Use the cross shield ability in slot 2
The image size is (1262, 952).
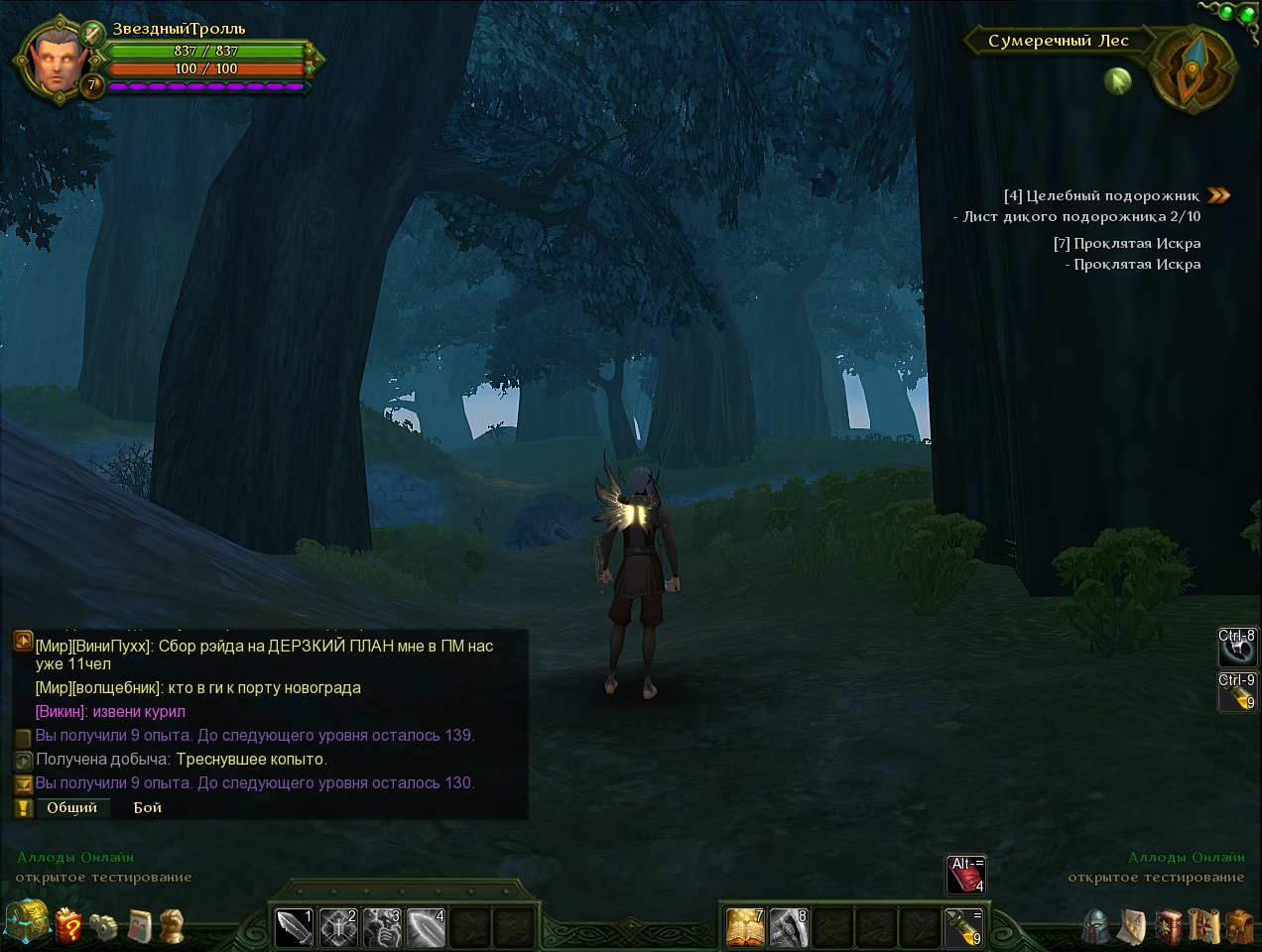338,928
